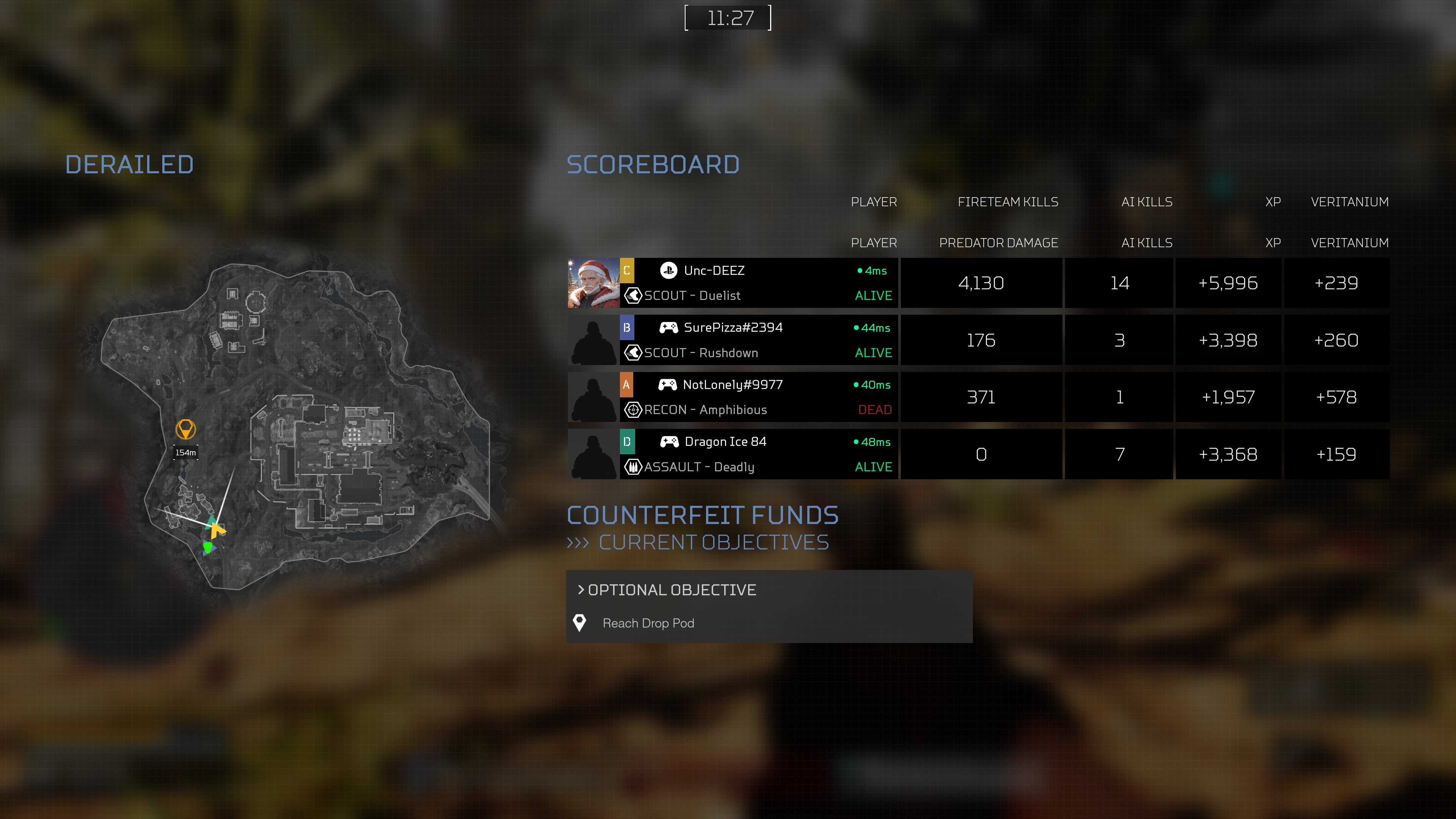This screenshot has width=1456, height=819.
Task: Click the Reach Drop Pod objective
Action: [648, 623]
